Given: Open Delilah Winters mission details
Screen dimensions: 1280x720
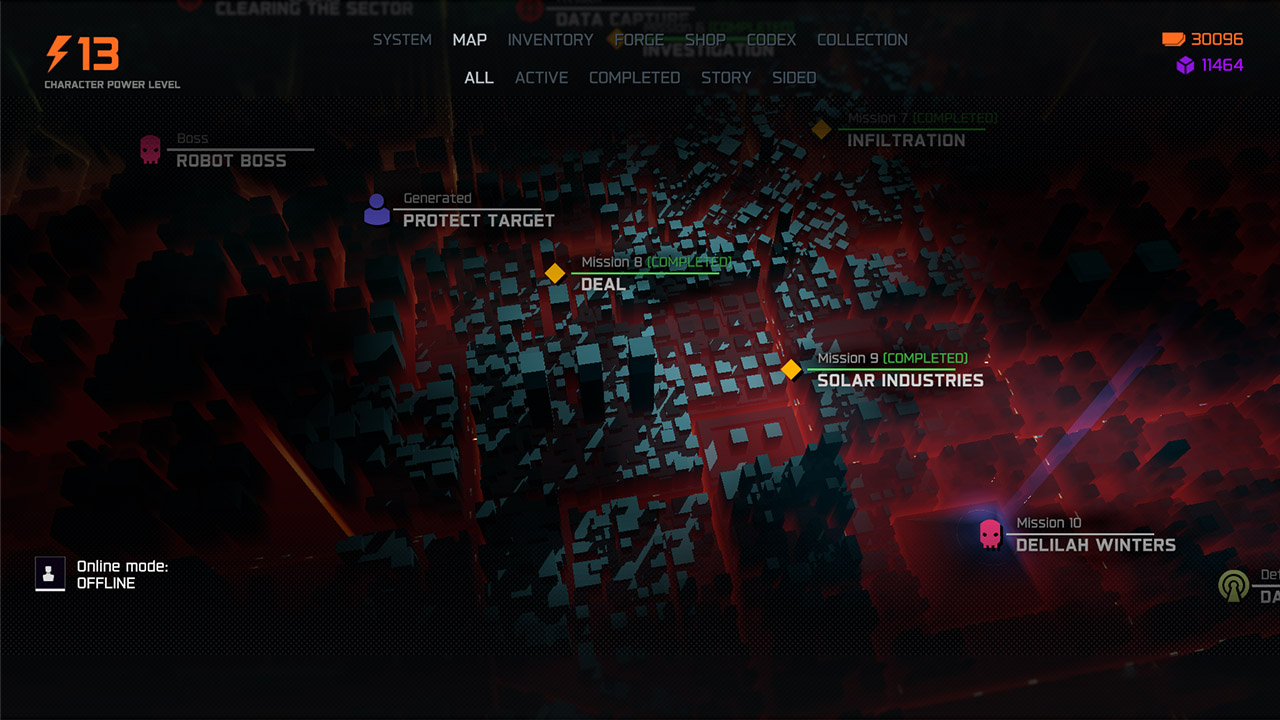Looking at the screenshot, I should pos(1094,546).
